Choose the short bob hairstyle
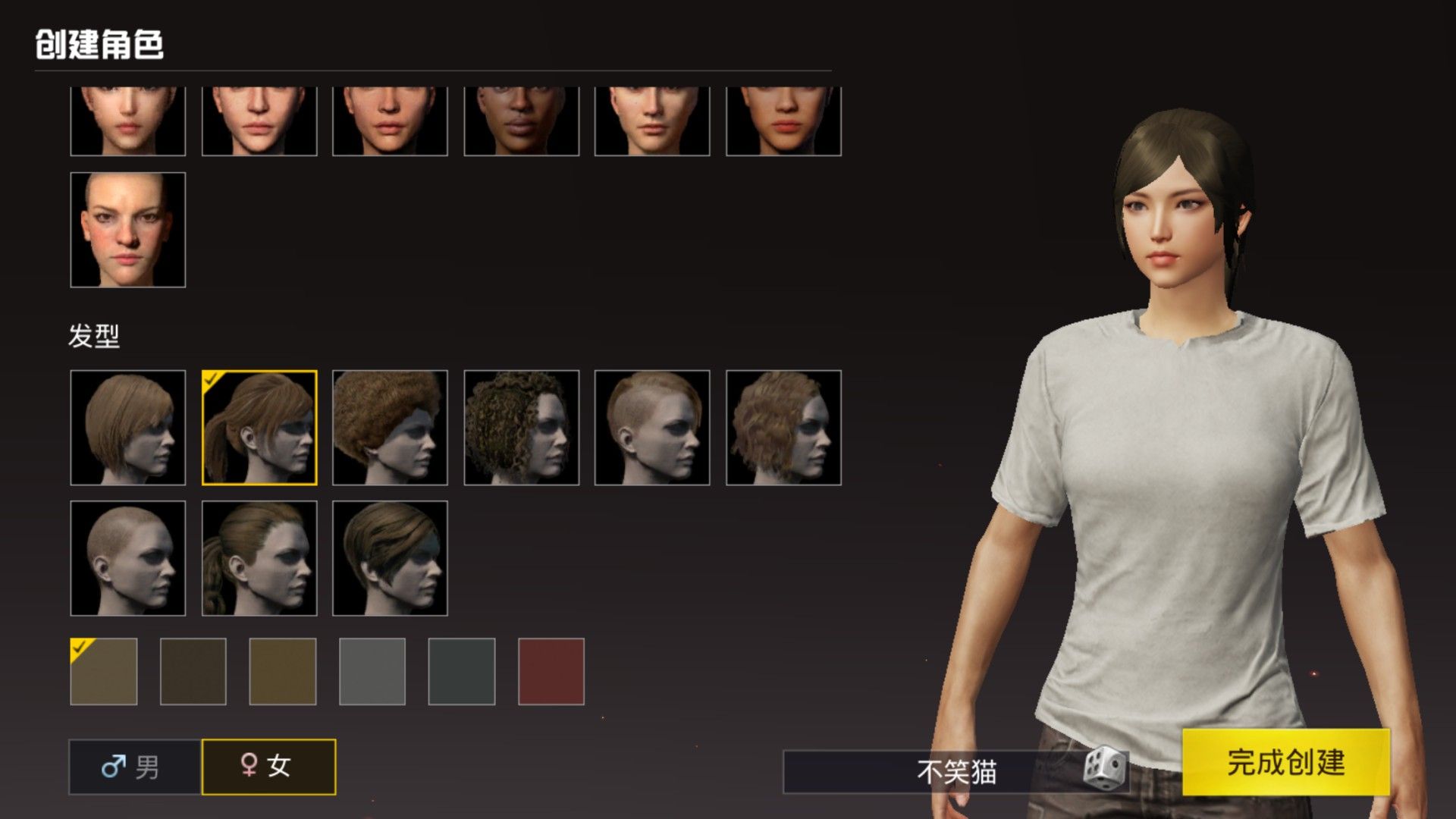 click(x=127, y=428)
